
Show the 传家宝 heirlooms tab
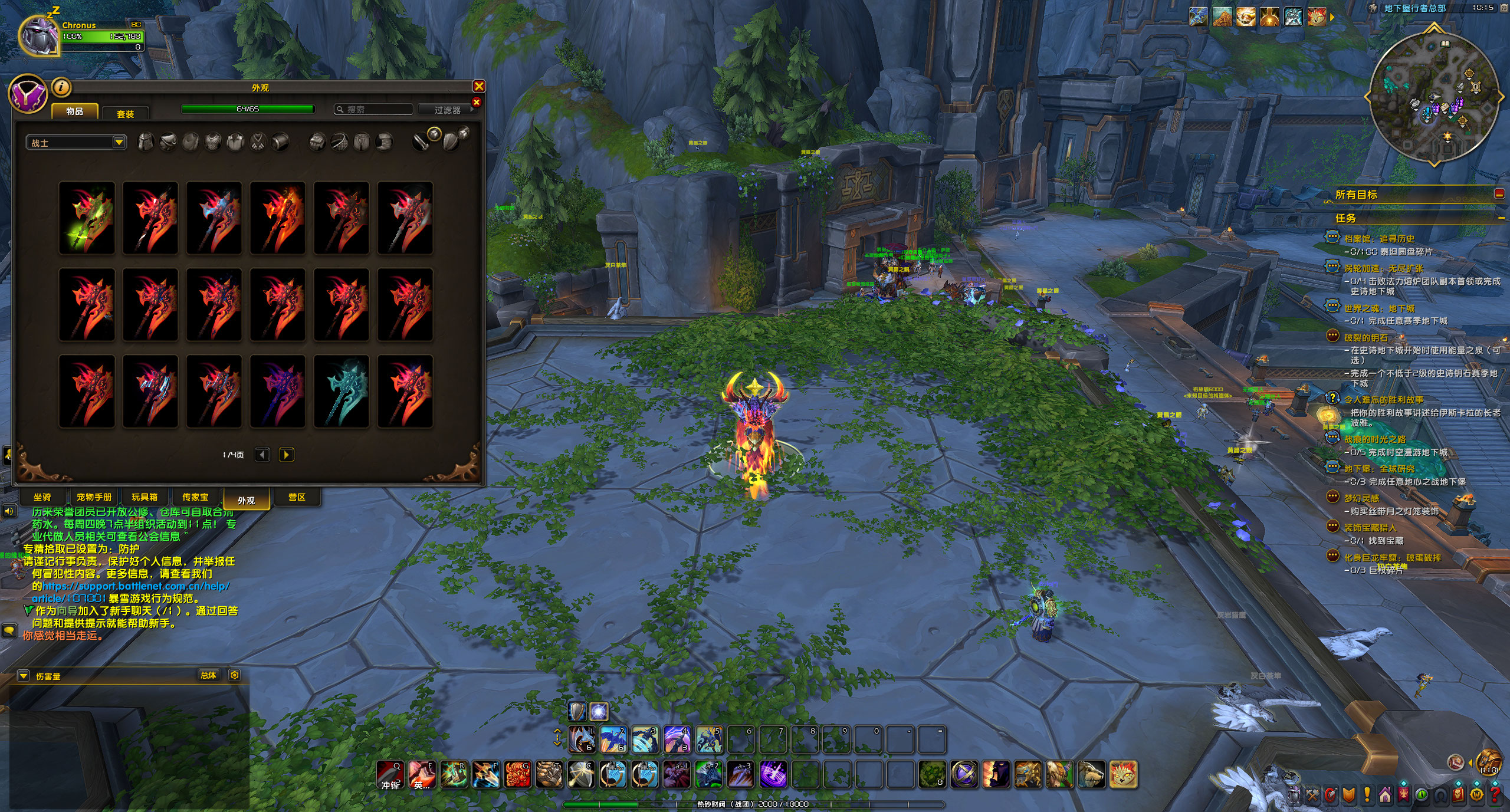point(195,497)
